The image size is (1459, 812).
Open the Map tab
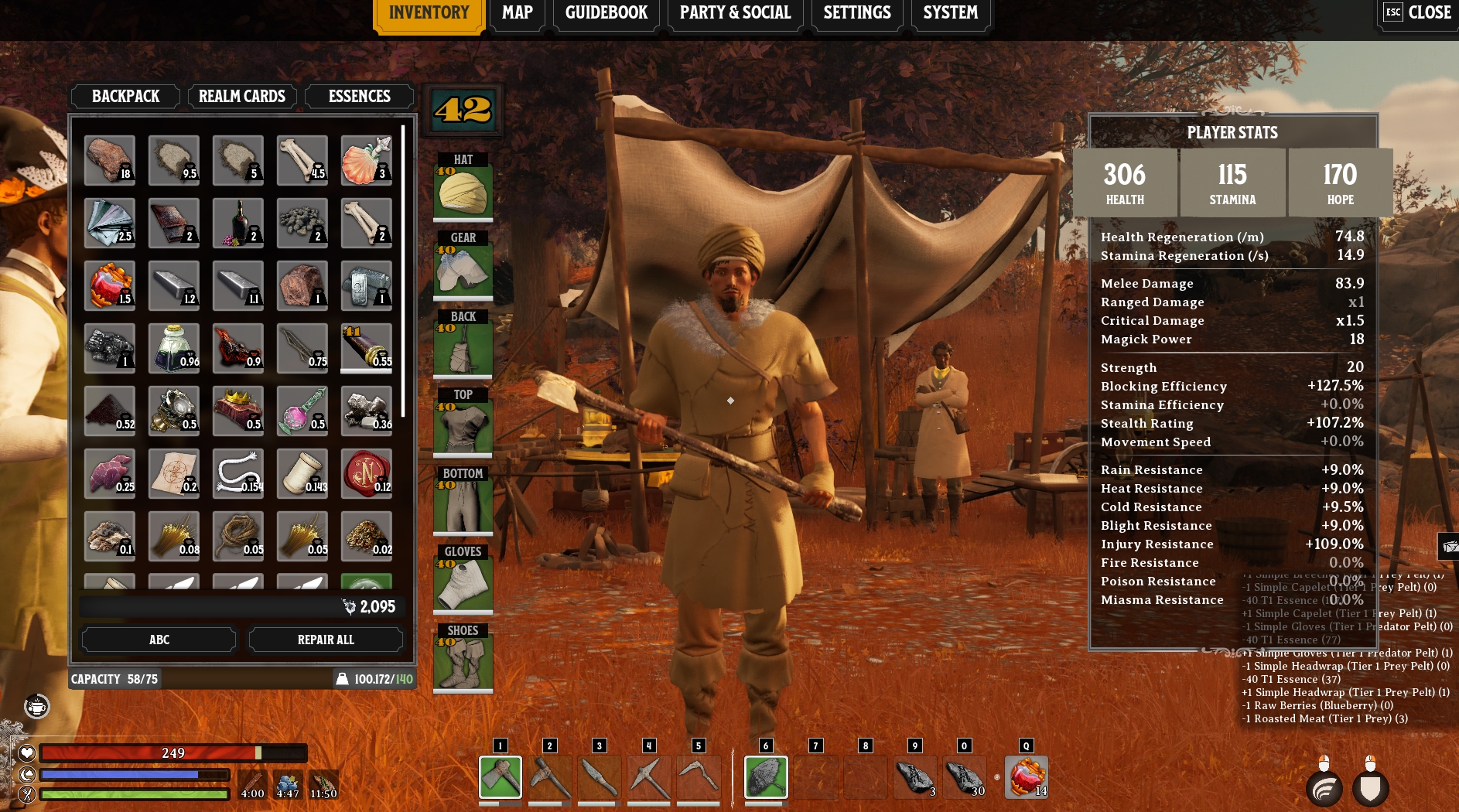coord(517,13)
